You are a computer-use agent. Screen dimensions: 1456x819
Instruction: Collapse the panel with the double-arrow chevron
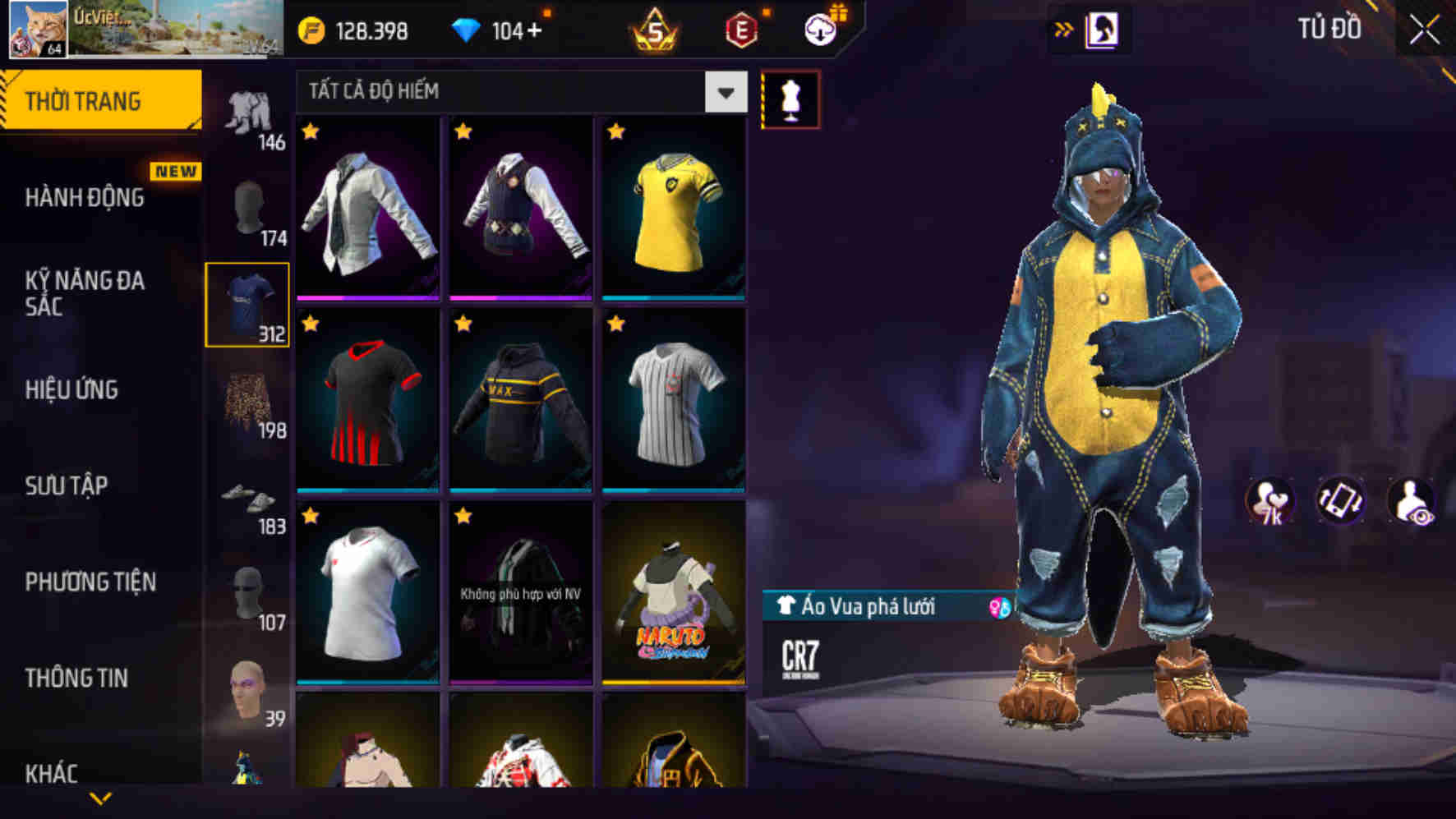click(1064, 27)
